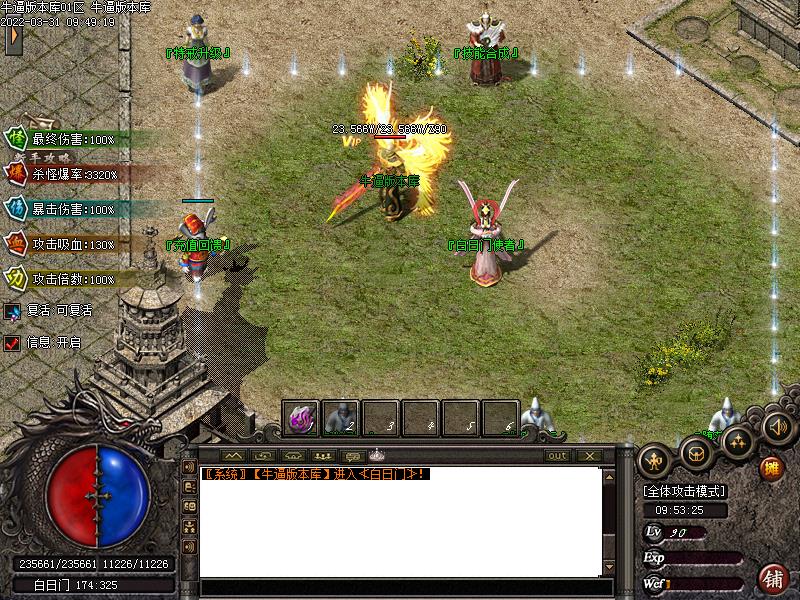Use the purple item in hotbar slot 1
Screen dimensions: 800x600
click(x=301, y=418)
